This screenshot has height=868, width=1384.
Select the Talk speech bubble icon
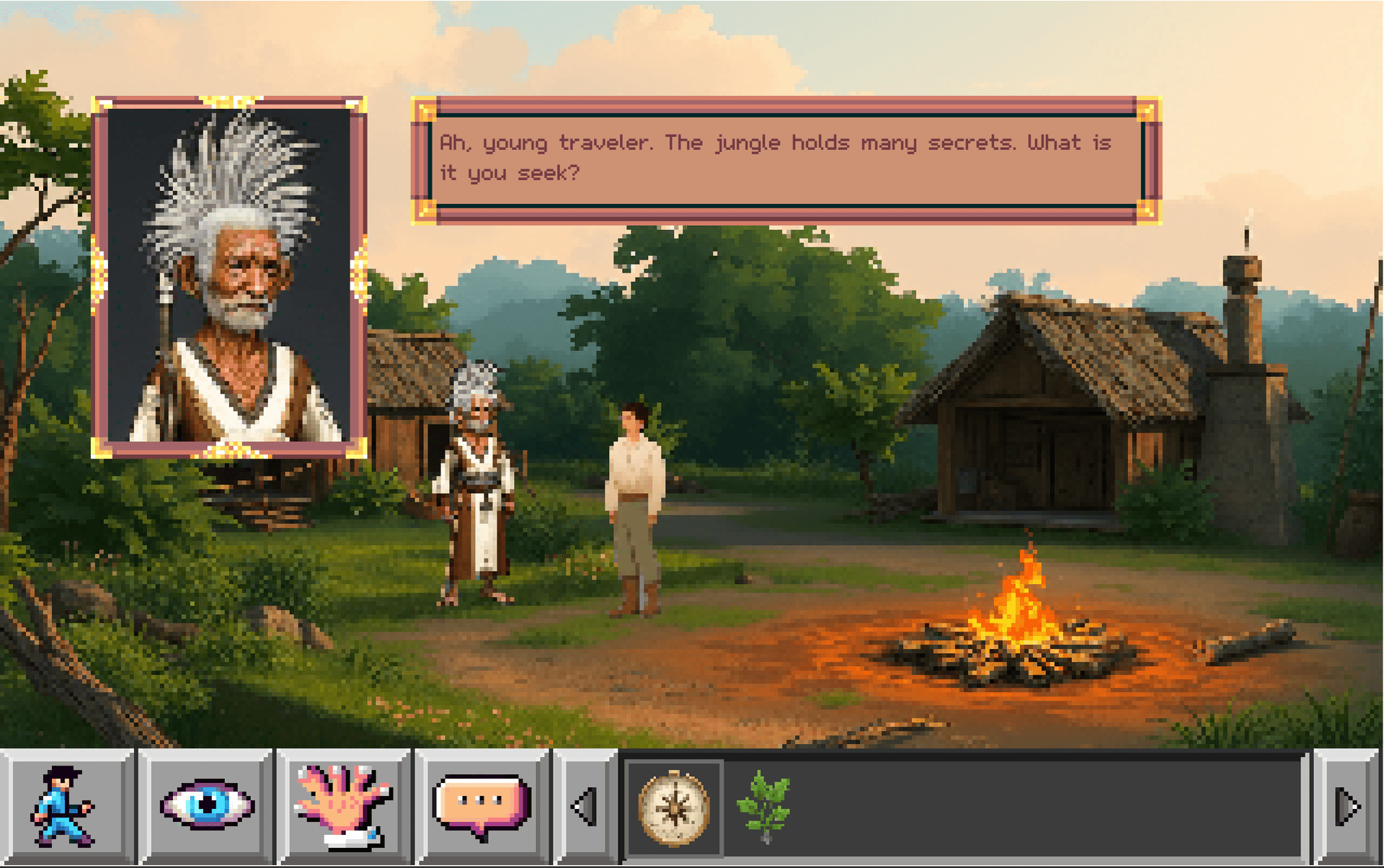point(480,800)
